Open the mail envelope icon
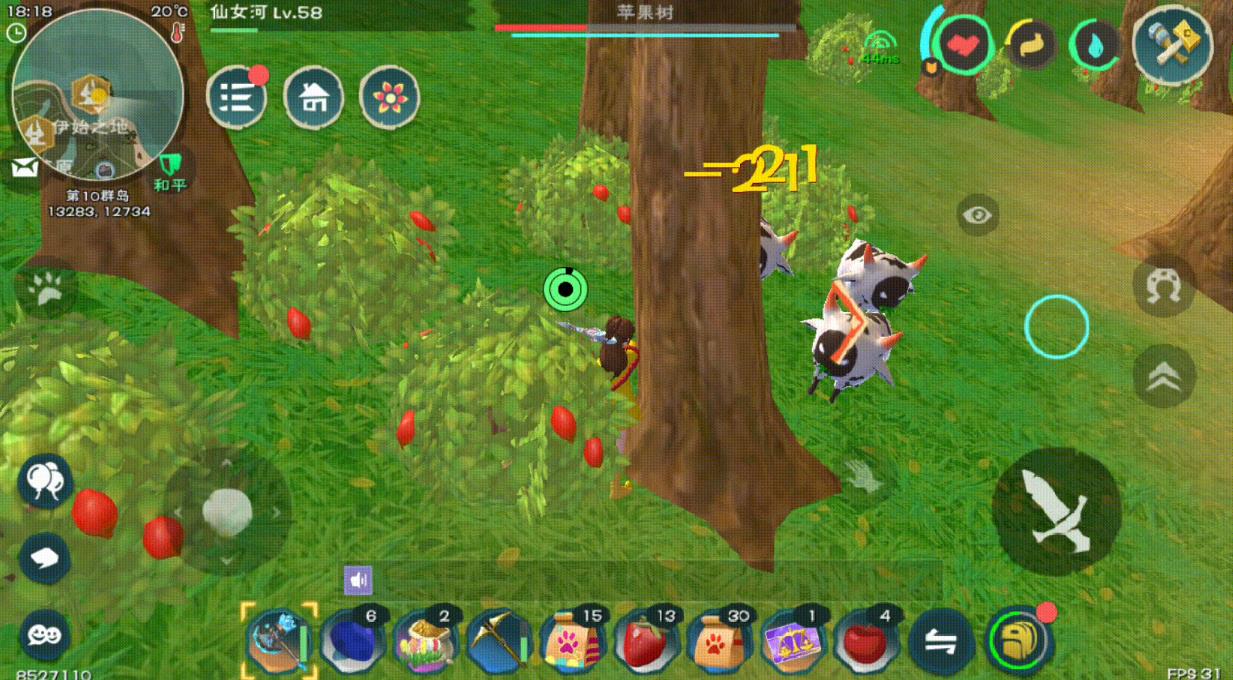This screenshot has width=1233, height=680. click(x=25, y=169)
